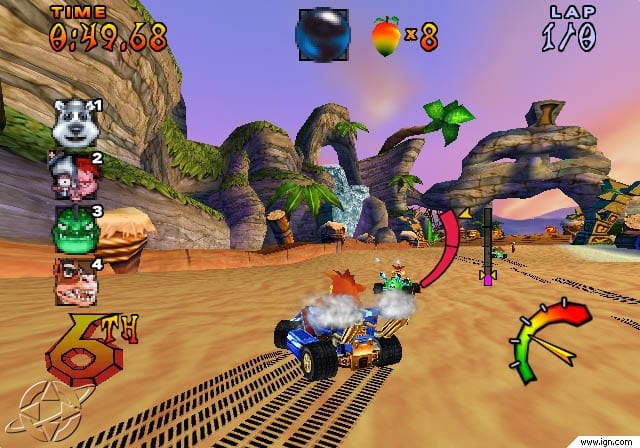
Task: Choose the N. Gin portrait ranked 2nd
Action: point(74,173)
